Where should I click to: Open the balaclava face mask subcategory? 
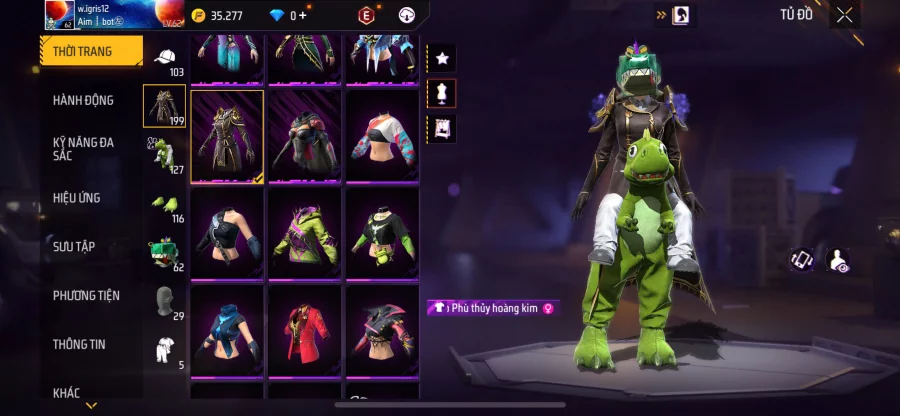tap(164, 300)
